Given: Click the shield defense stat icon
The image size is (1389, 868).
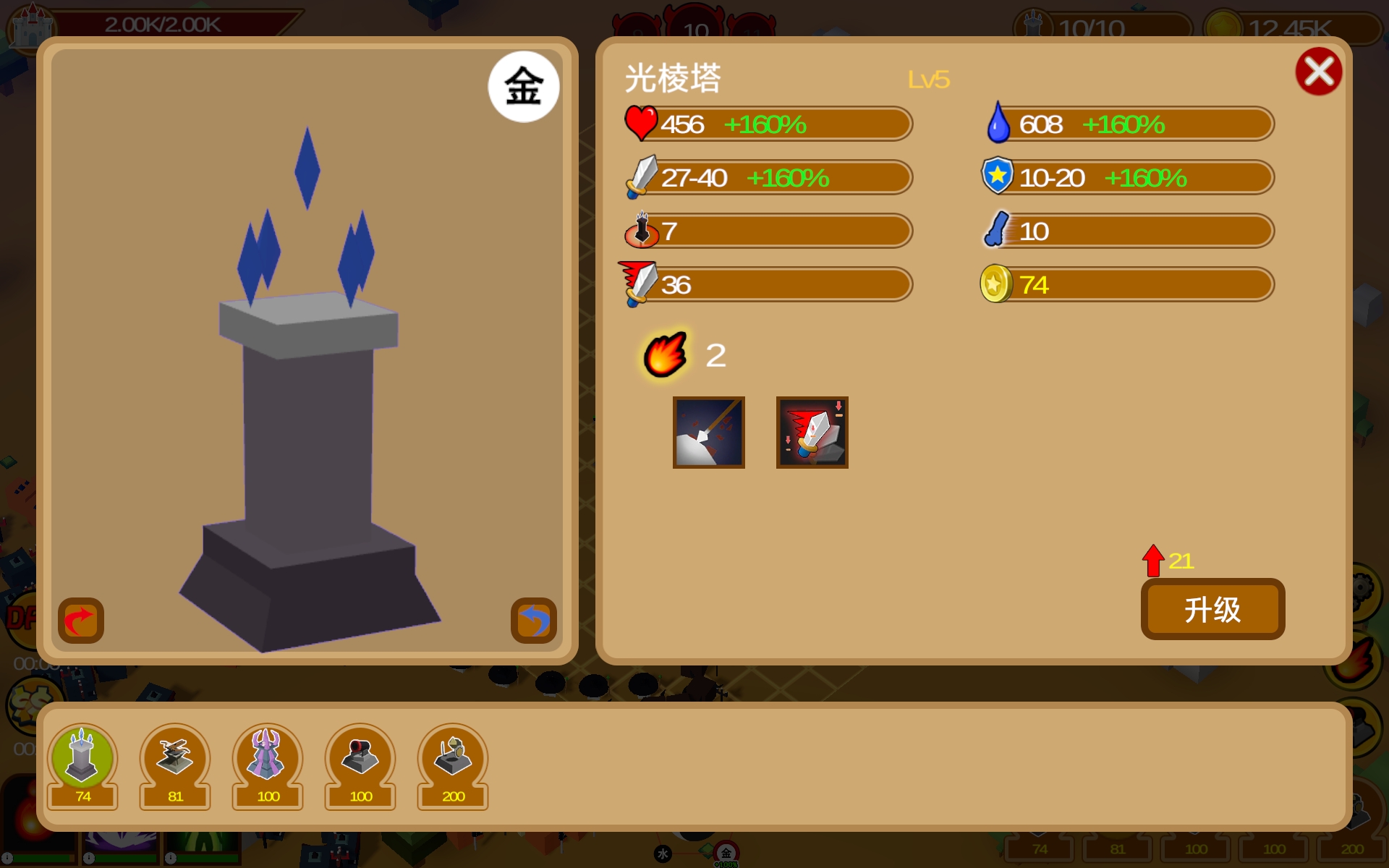Looking at the screenshot, I should 998,177.
